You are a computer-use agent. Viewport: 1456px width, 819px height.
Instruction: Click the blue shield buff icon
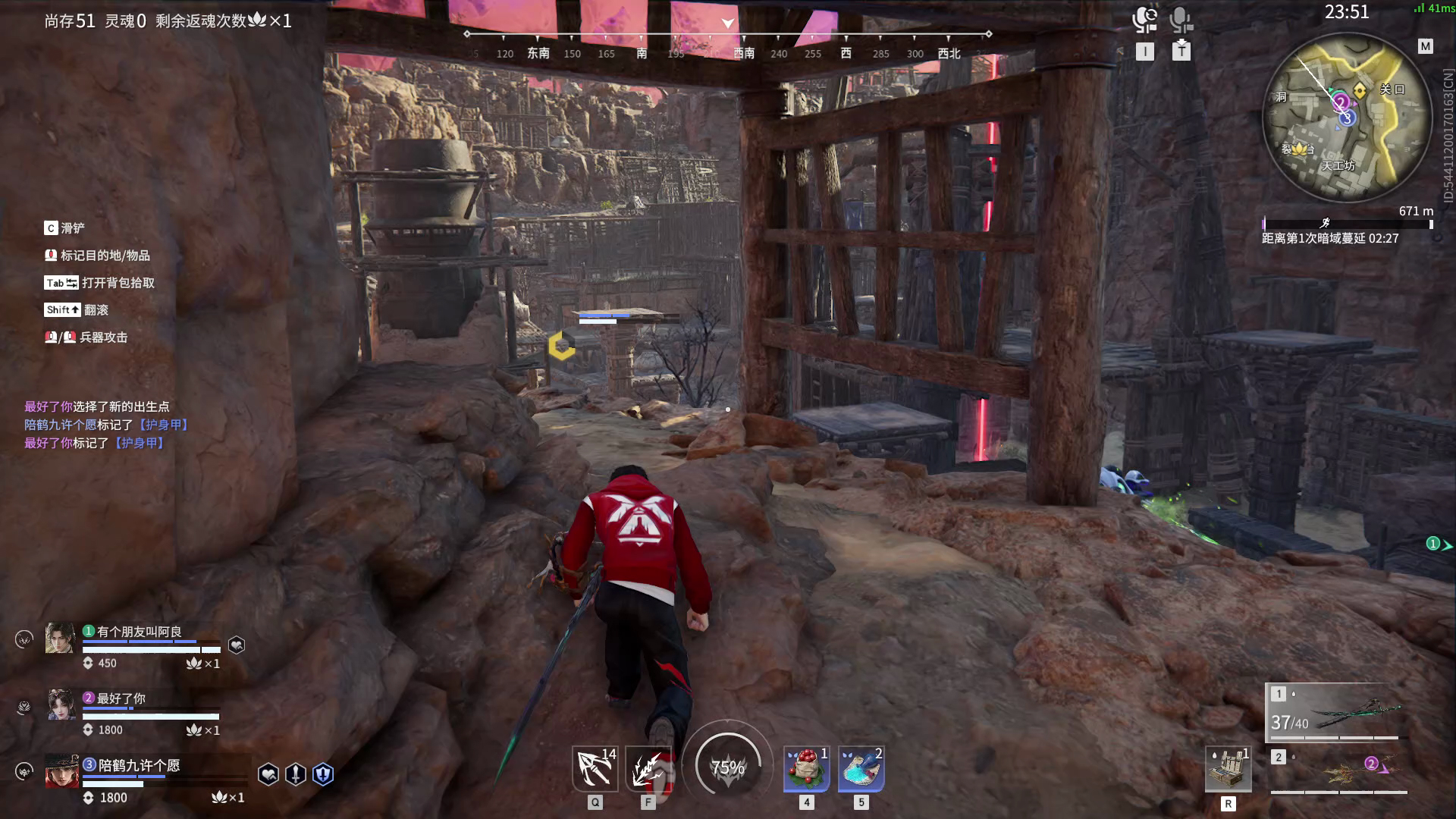click(323, 774)
